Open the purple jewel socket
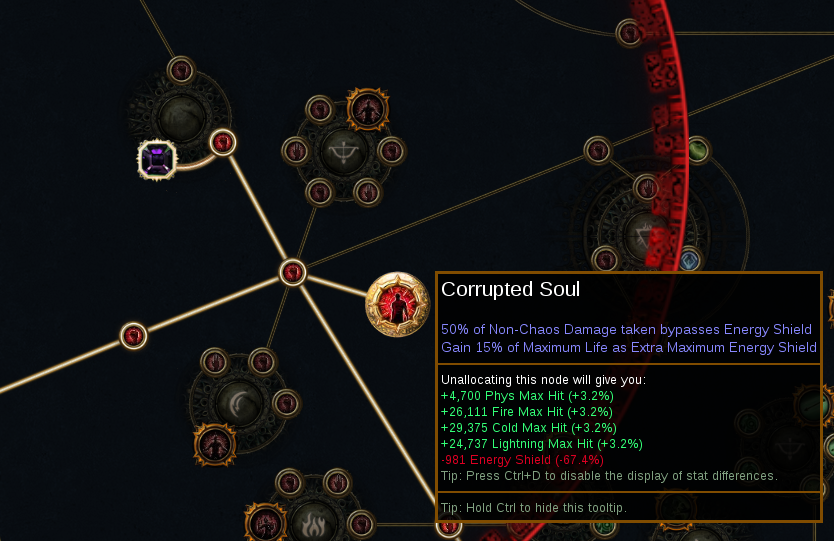 (x=157, y=158)
